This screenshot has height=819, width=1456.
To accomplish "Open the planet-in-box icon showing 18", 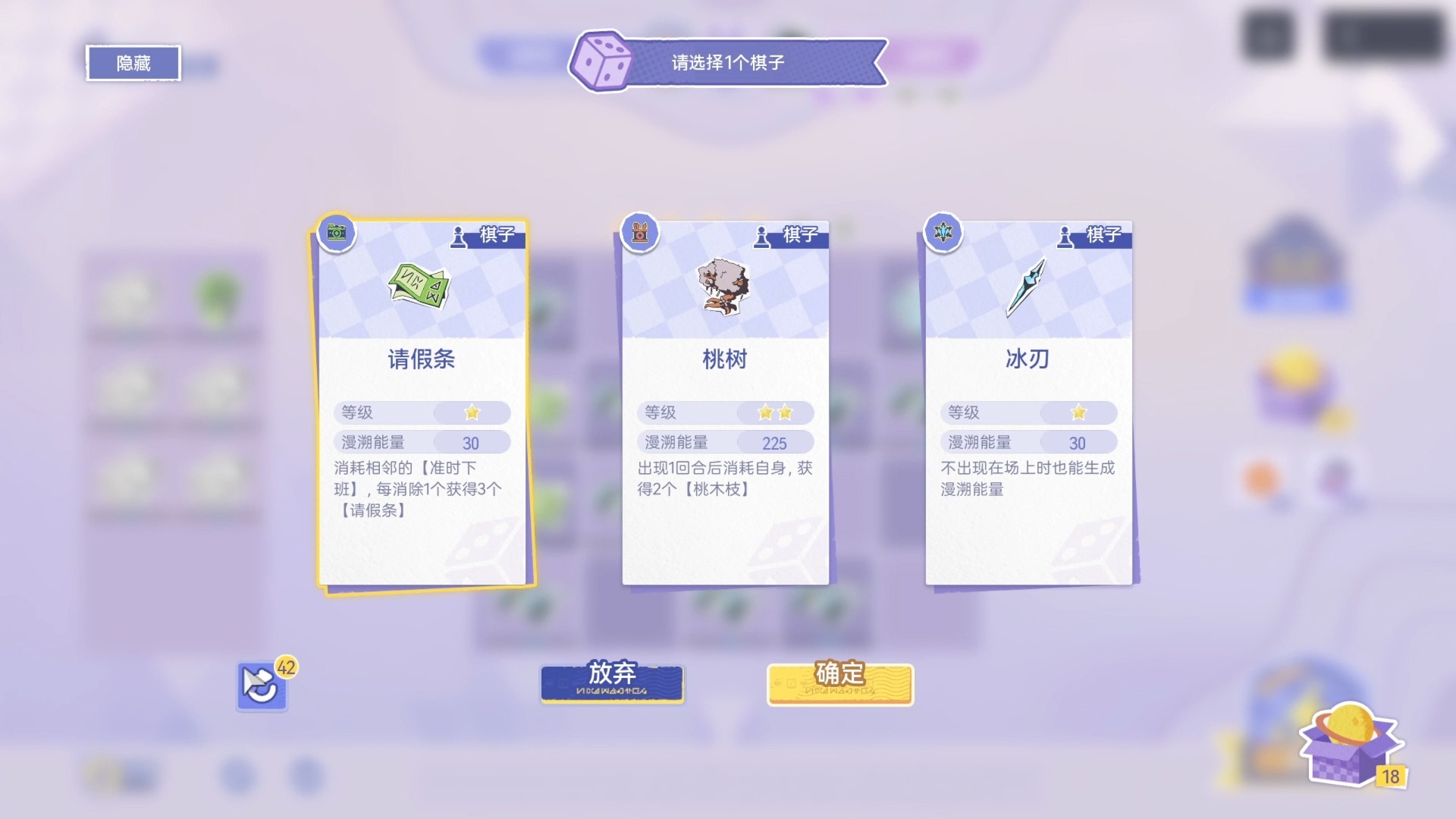I will 1350,747.
